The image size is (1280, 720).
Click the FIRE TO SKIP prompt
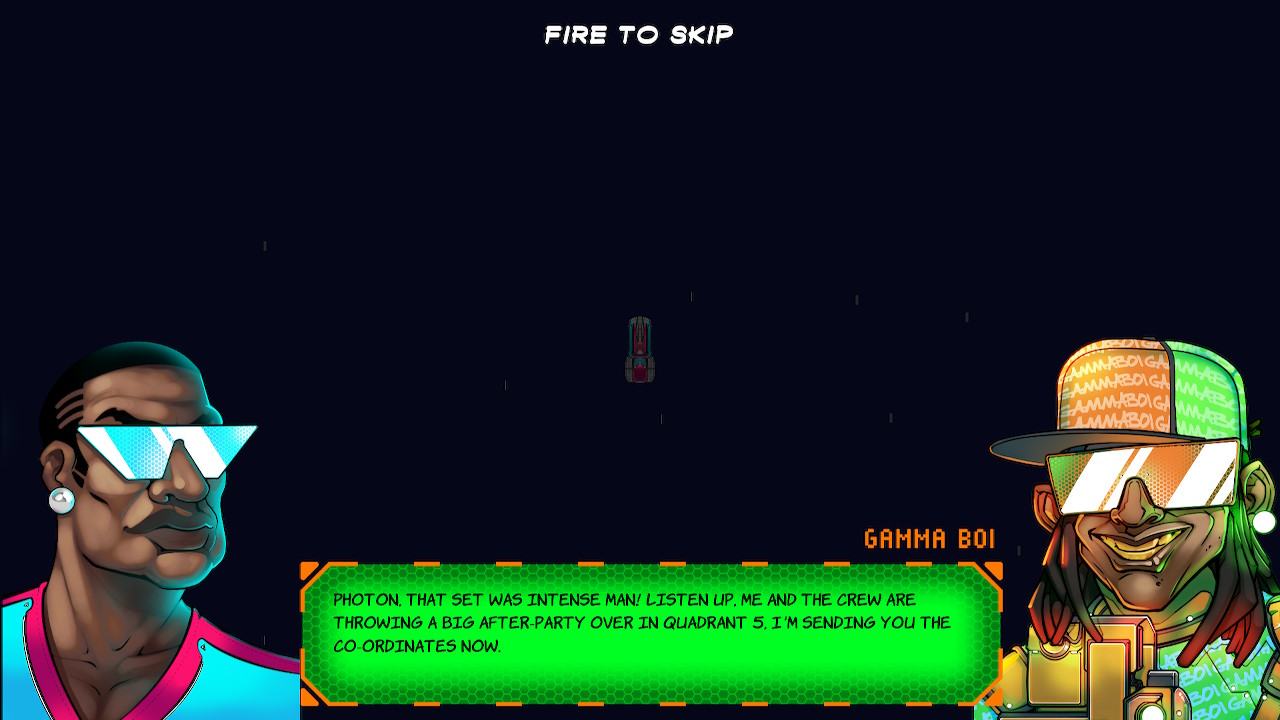pyautogui.click(x=638, y=35)
